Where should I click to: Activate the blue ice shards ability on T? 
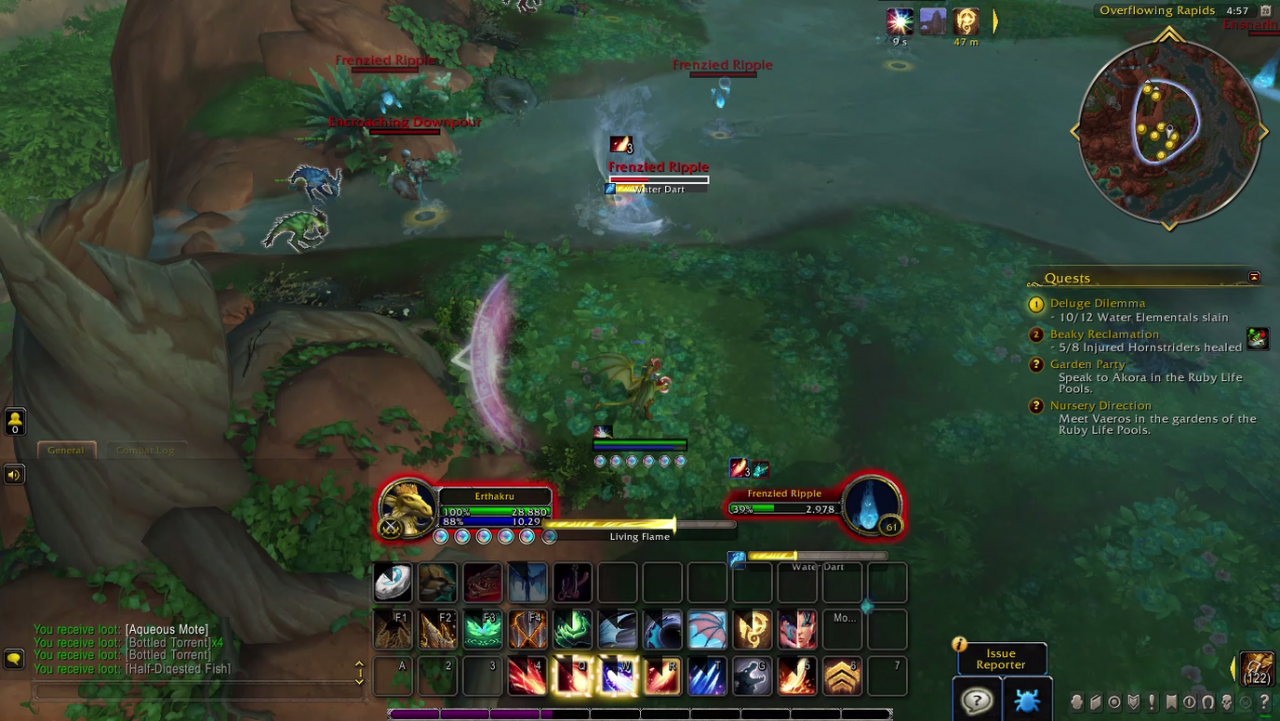tap(707, 676)
